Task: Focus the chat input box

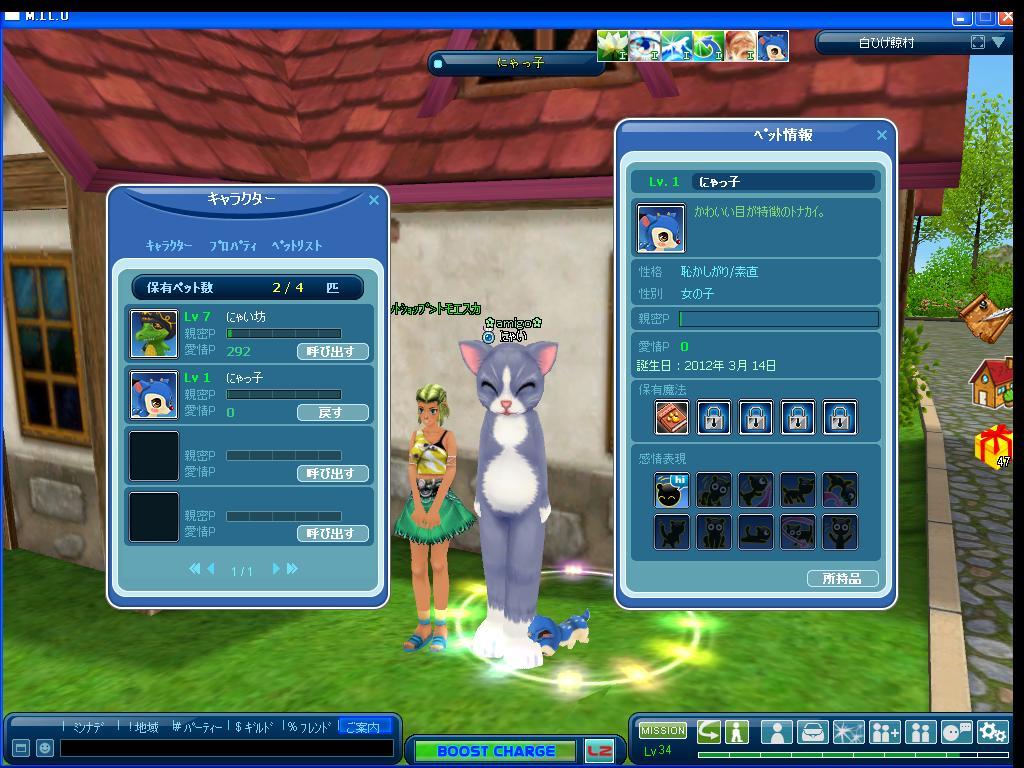Action: pyautogui.click(x=227, y=748)
